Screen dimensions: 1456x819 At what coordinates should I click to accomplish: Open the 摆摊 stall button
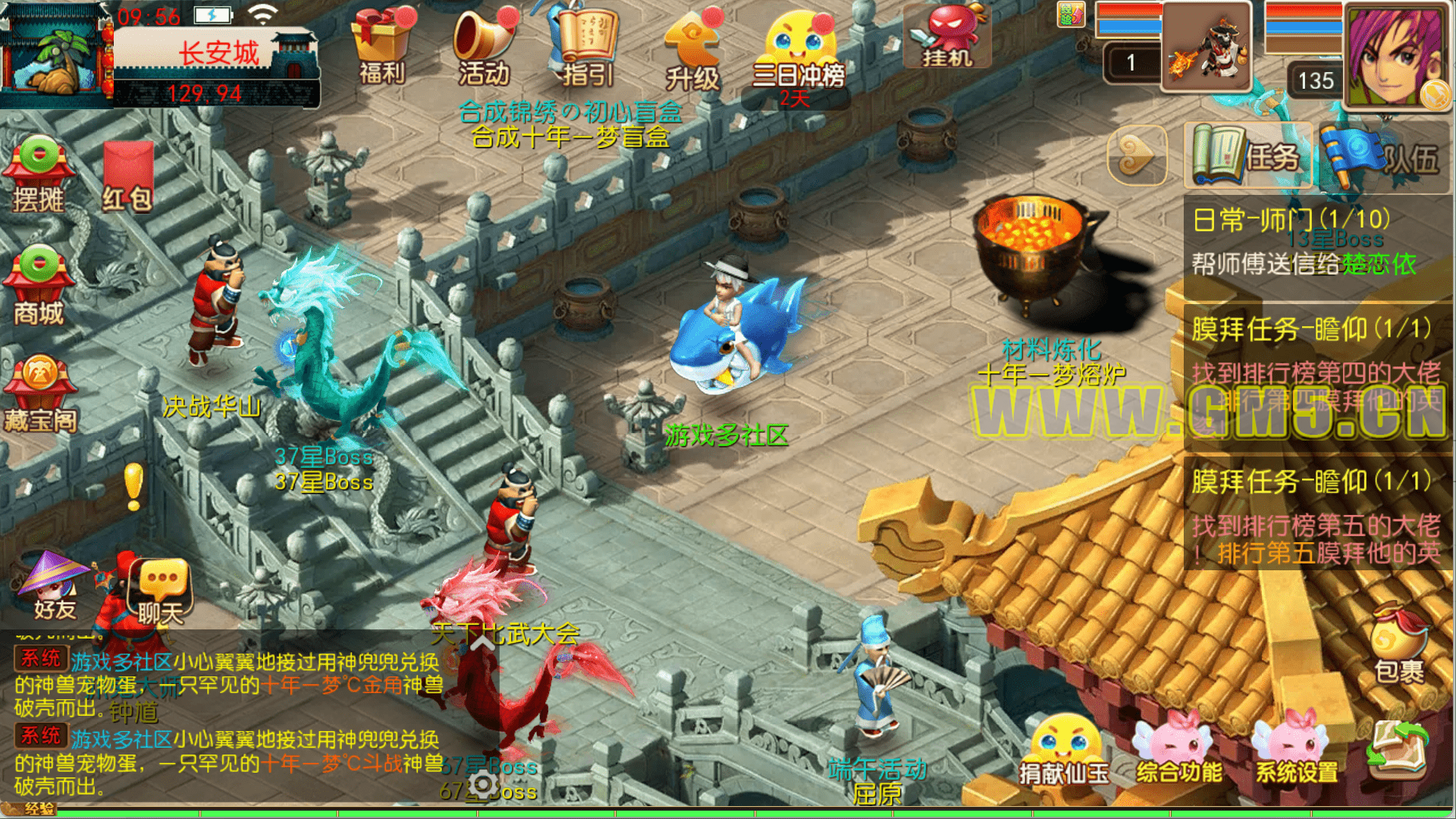[39, 174]
